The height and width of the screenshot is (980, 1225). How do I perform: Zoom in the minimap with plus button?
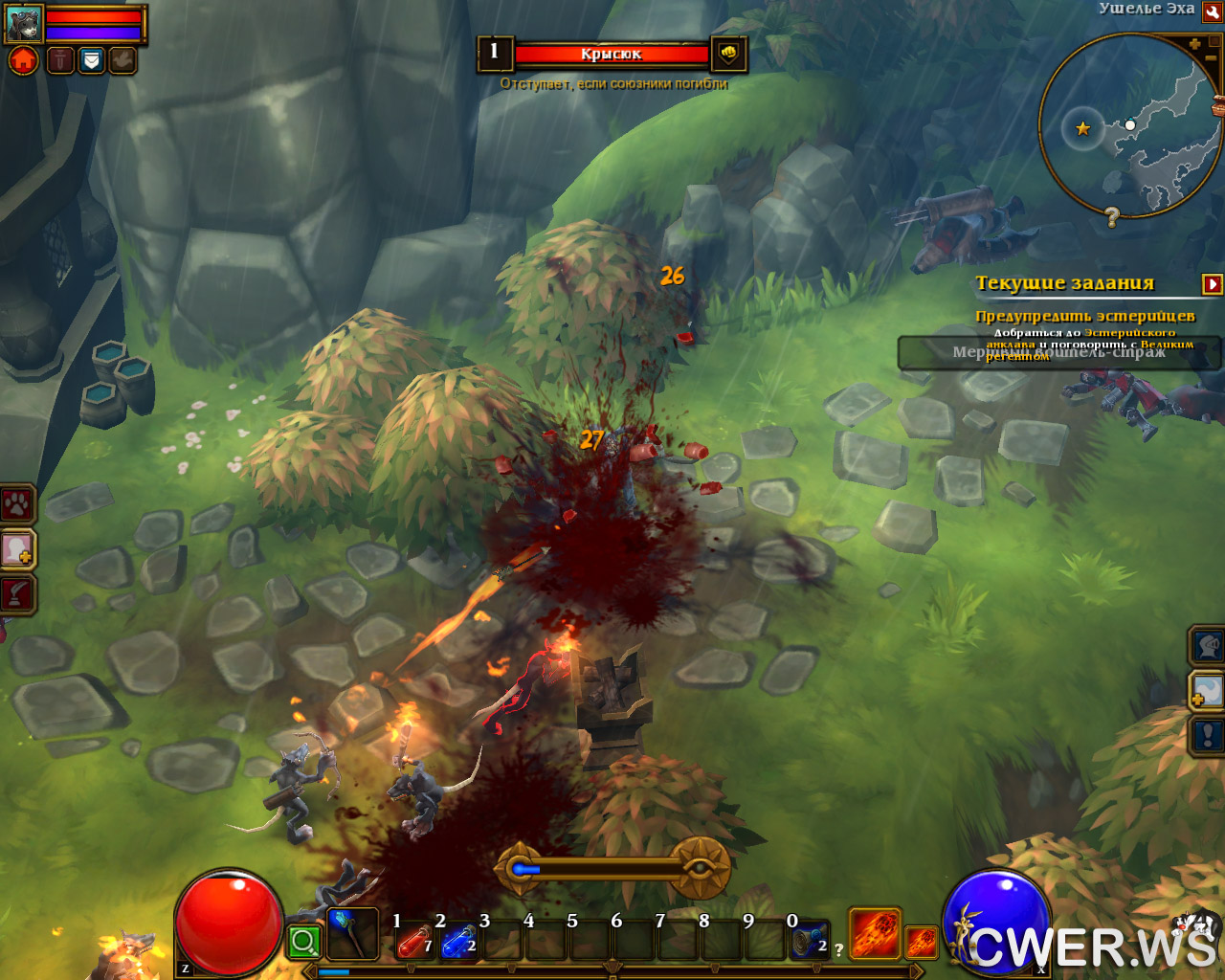pos(1194,44)
